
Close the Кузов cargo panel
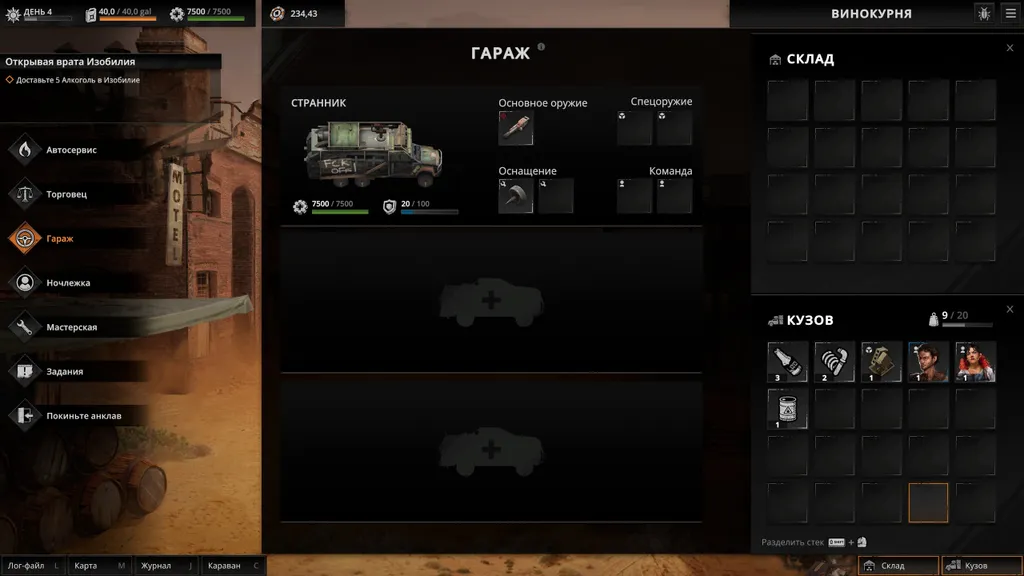[x=1010, y=309]
